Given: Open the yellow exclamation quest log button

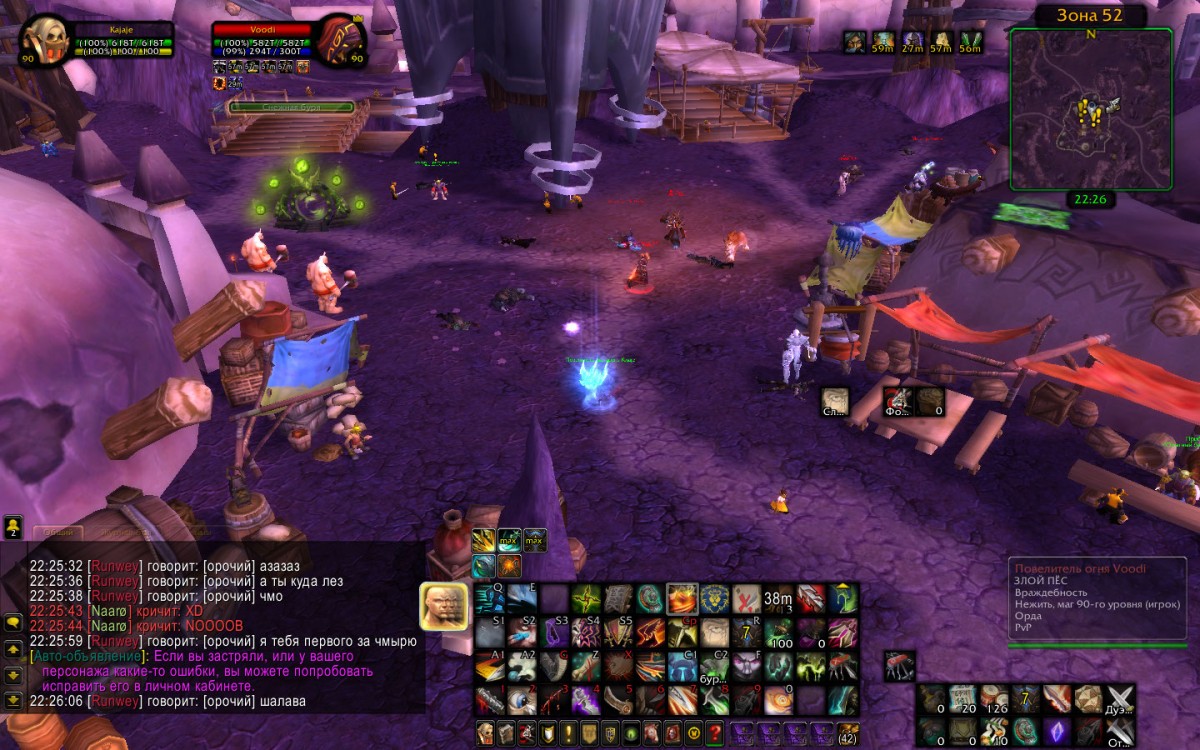Looking at the screenshot, I should point(568,732).
